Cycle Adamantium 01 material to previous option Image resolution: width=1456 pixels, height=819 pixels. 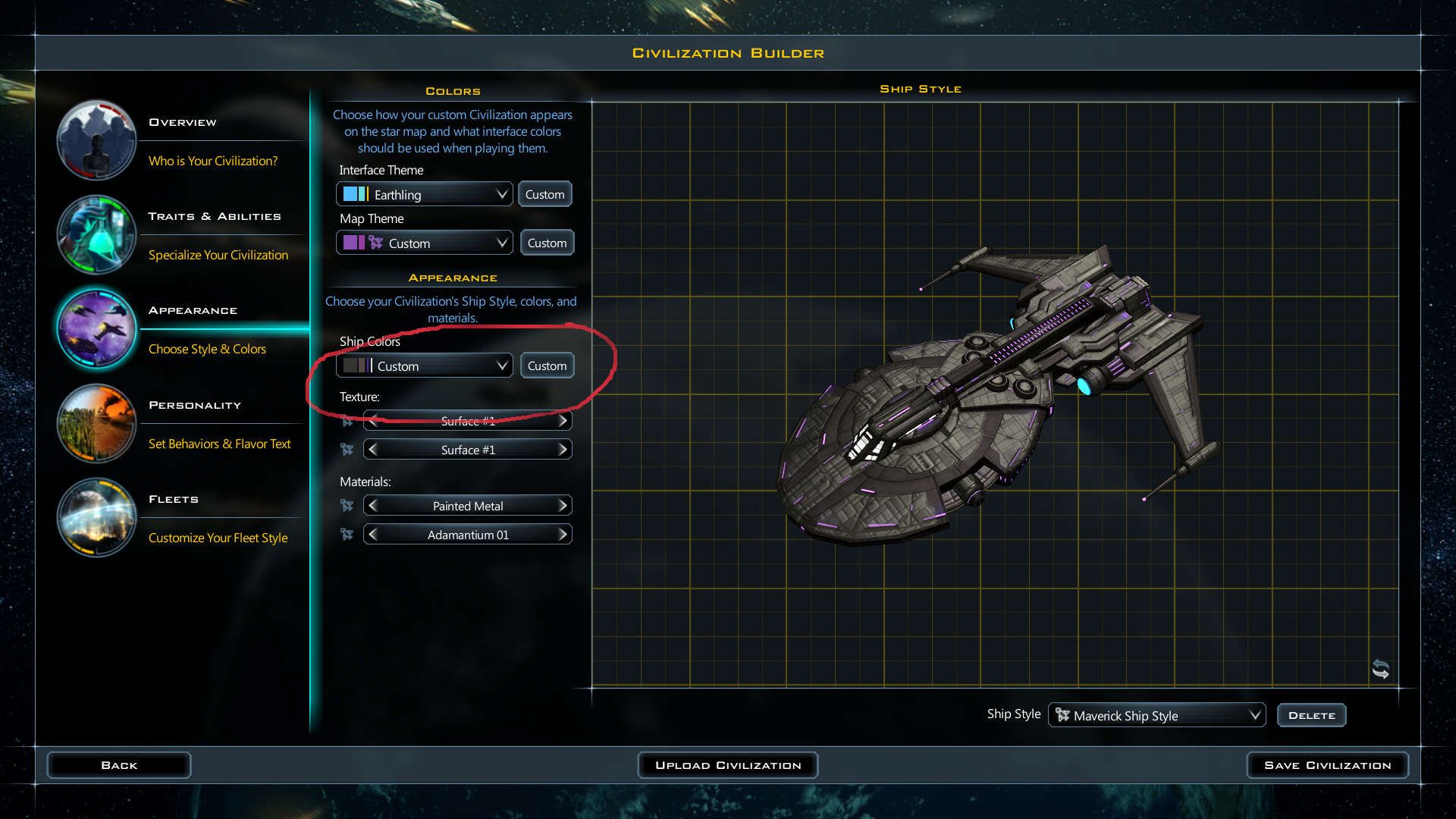click(372, 535)
